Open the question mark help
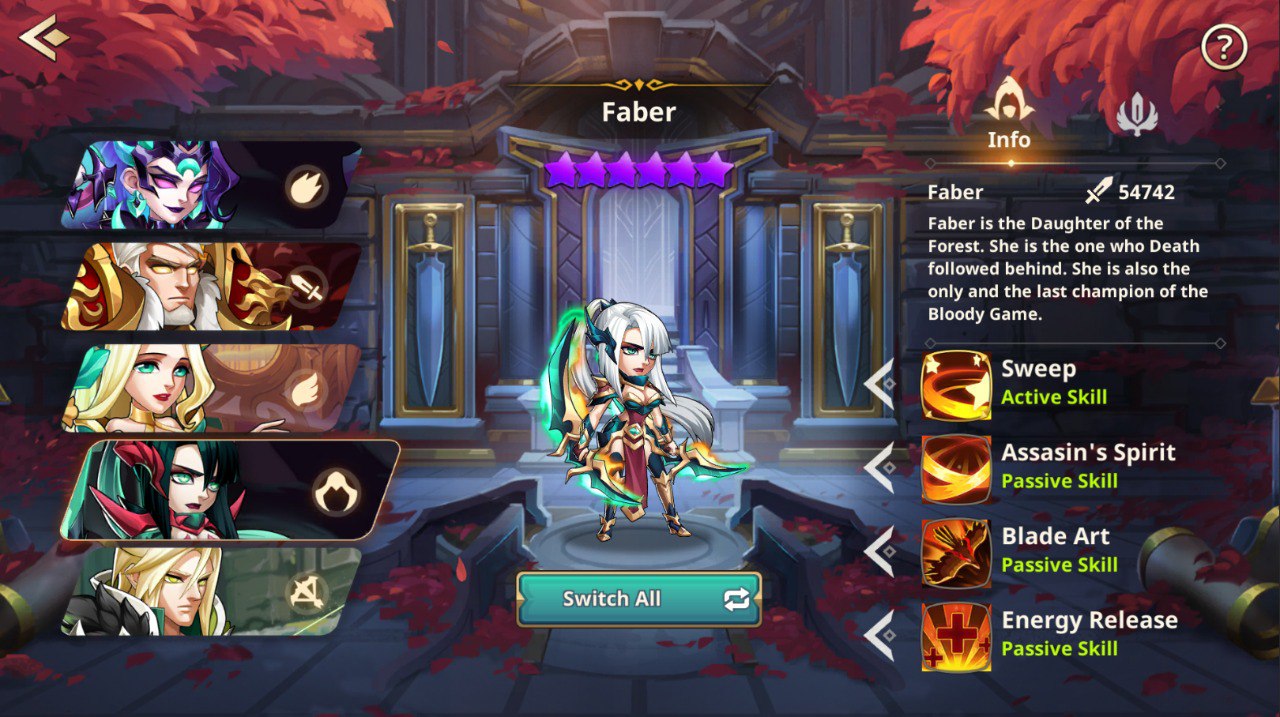 pyautogui.click(x=1224, y=46)
